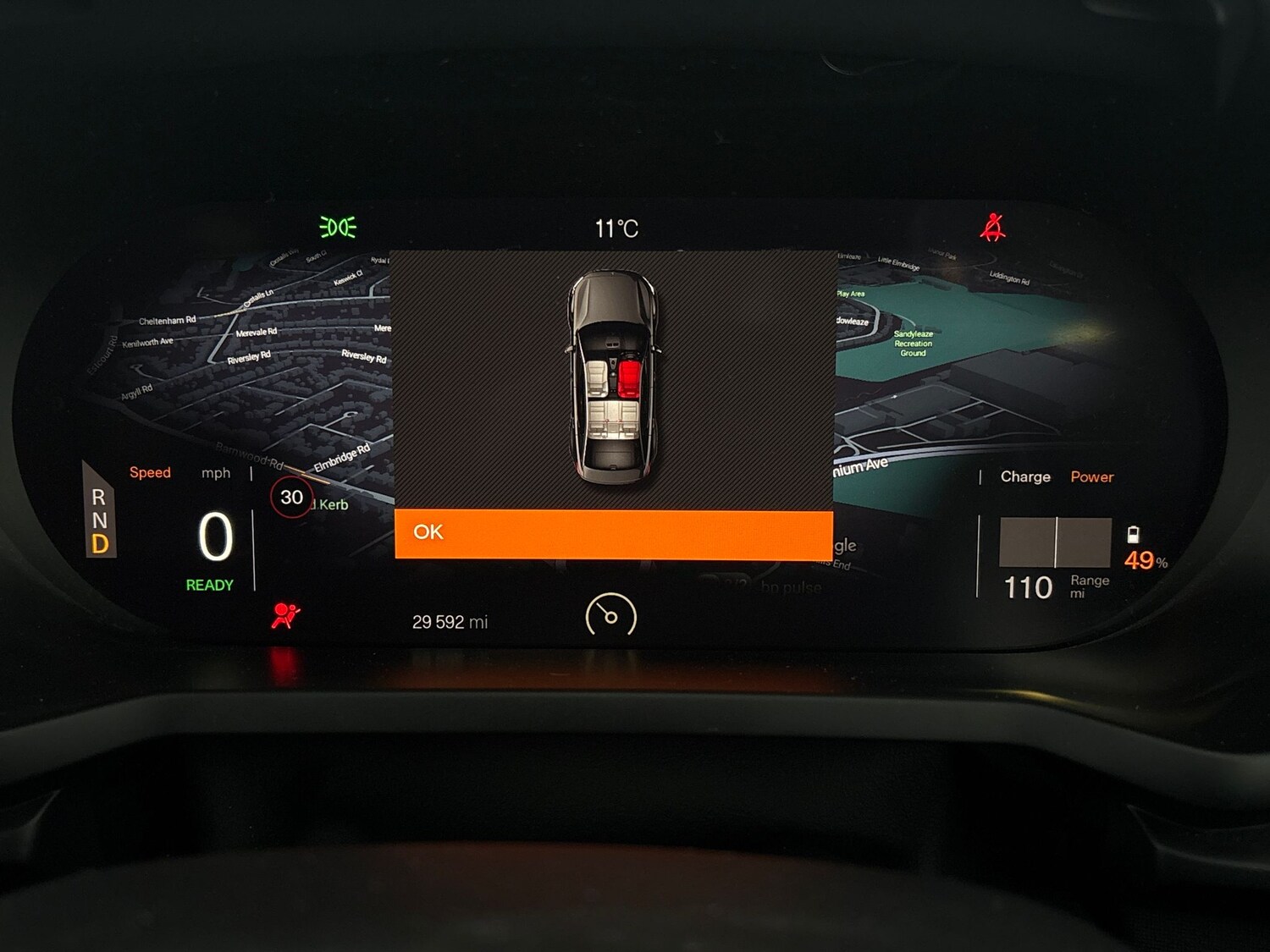Image resolution: width=1270 pixels, height=952 pixels.
Task: Click the 30 mph speed limit sign
Action: [x=292, y=498]
